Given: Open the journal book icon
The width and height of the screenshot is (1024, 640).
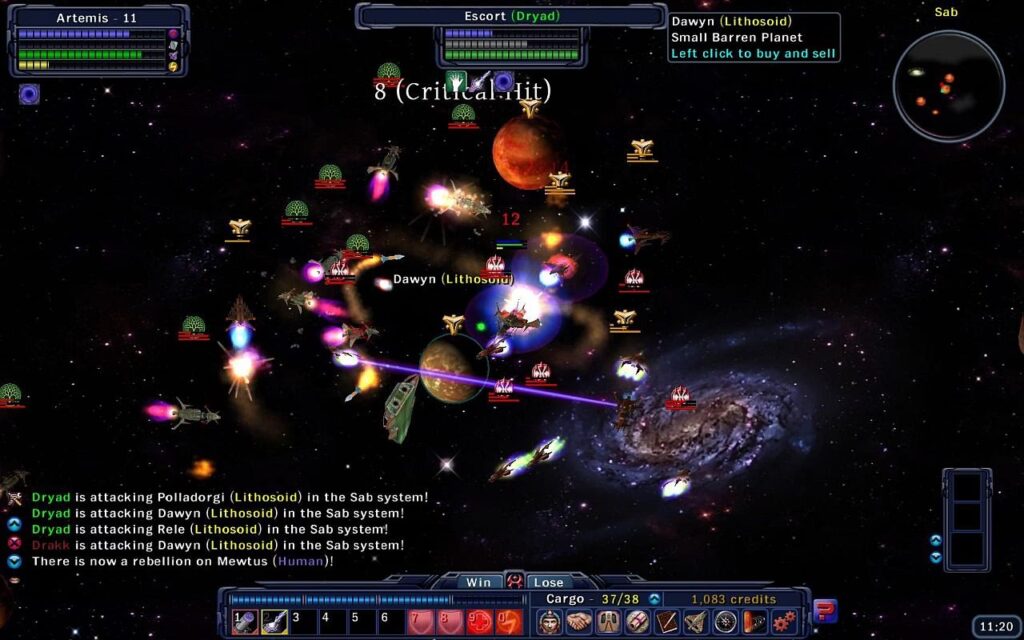Looking at the screenshot, I should pyautogui.click(x=667, y=622).
